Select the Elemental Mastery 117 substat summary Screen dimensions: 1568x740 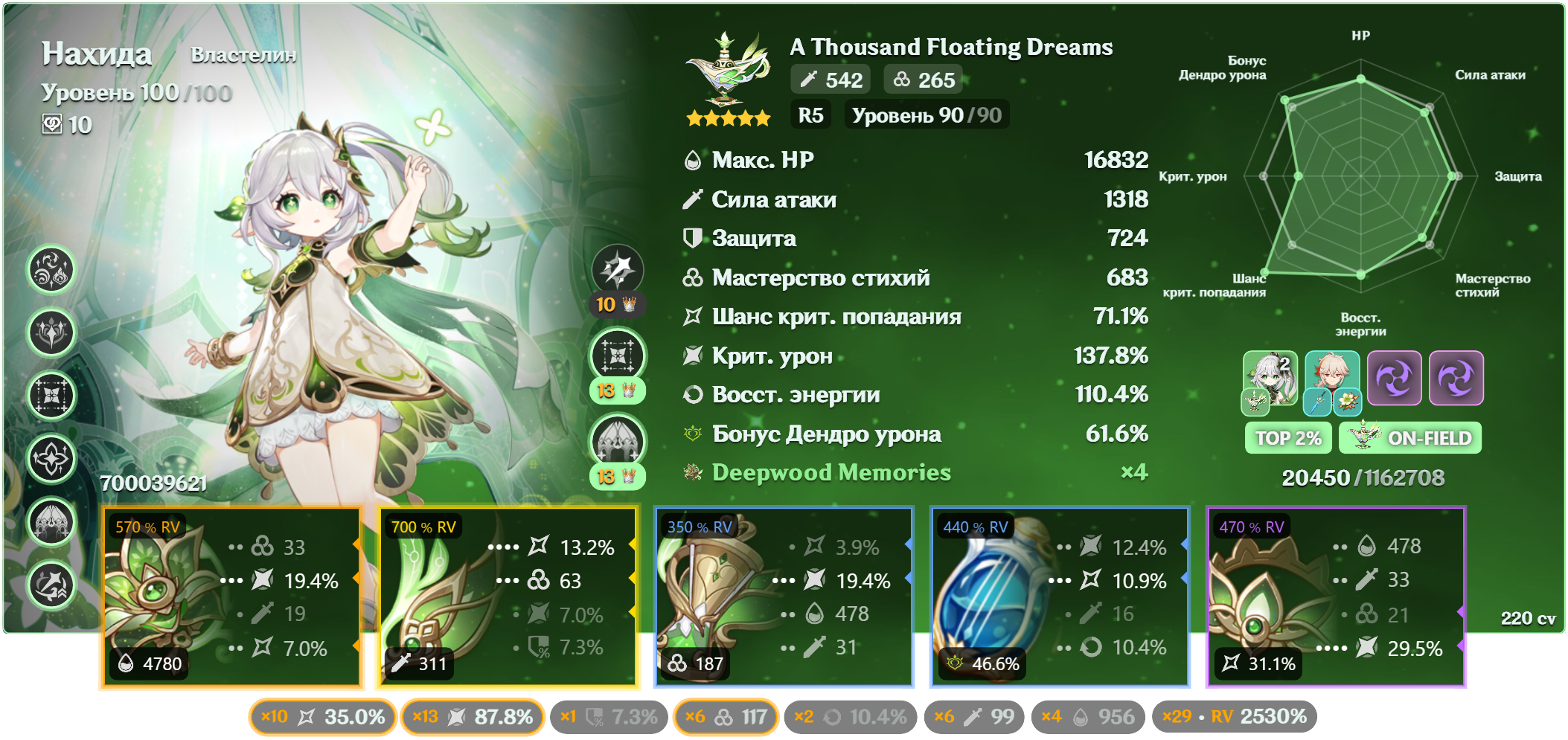(x=726, y=717)
